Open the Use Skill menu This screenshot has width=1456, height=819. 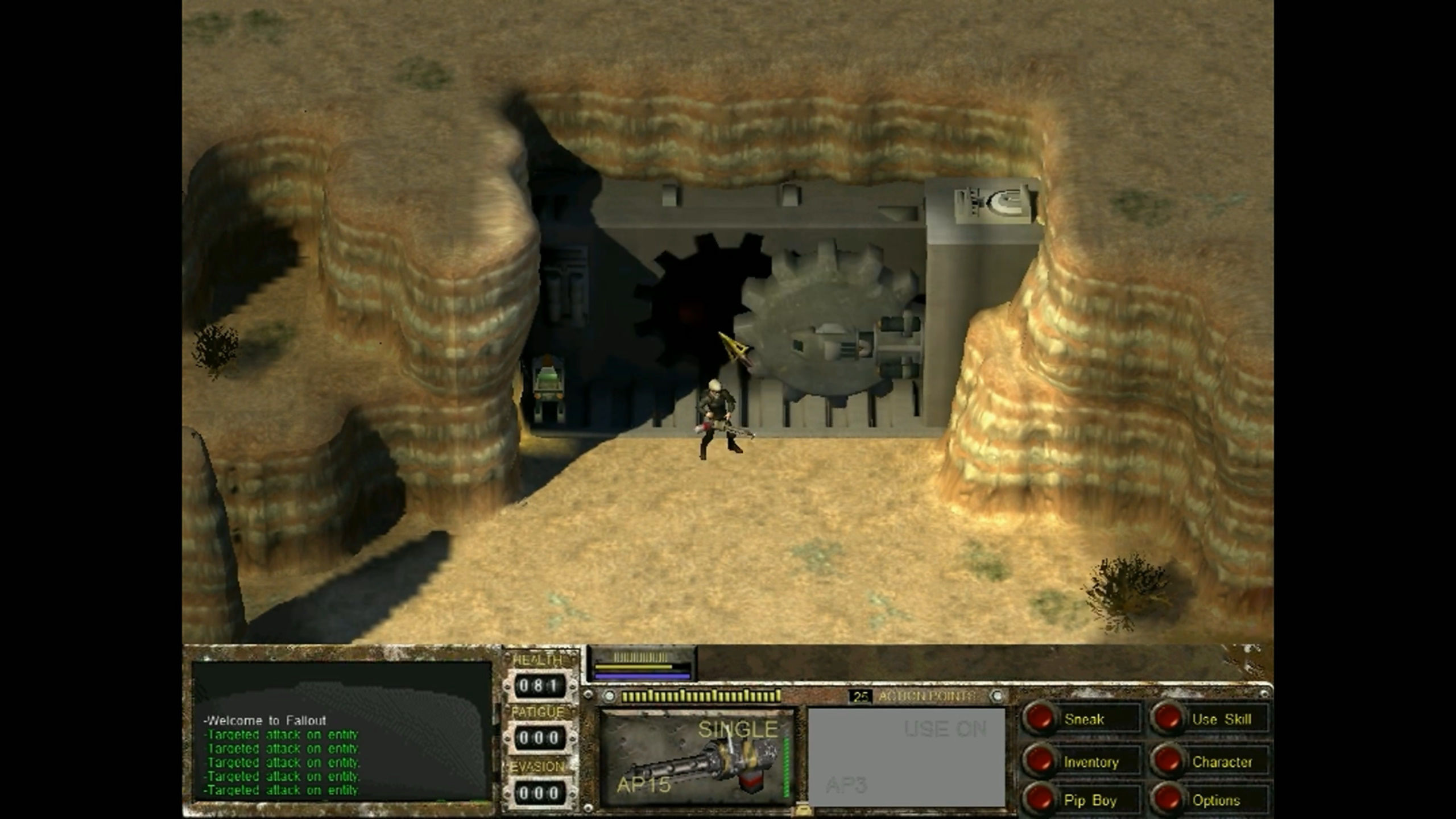pyautogui.click(x=1168, y=719)
